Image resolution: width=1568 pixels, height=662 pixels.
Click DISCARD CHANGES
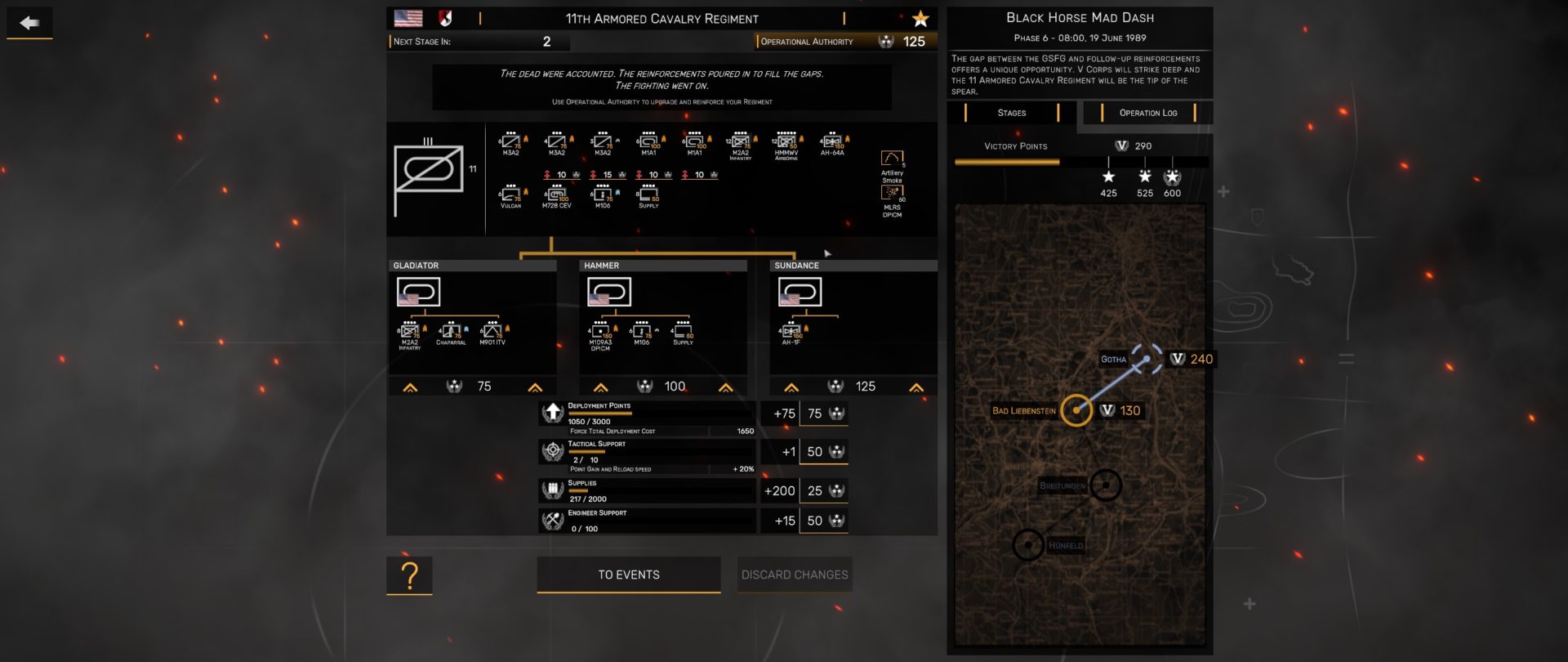[794, 575]
